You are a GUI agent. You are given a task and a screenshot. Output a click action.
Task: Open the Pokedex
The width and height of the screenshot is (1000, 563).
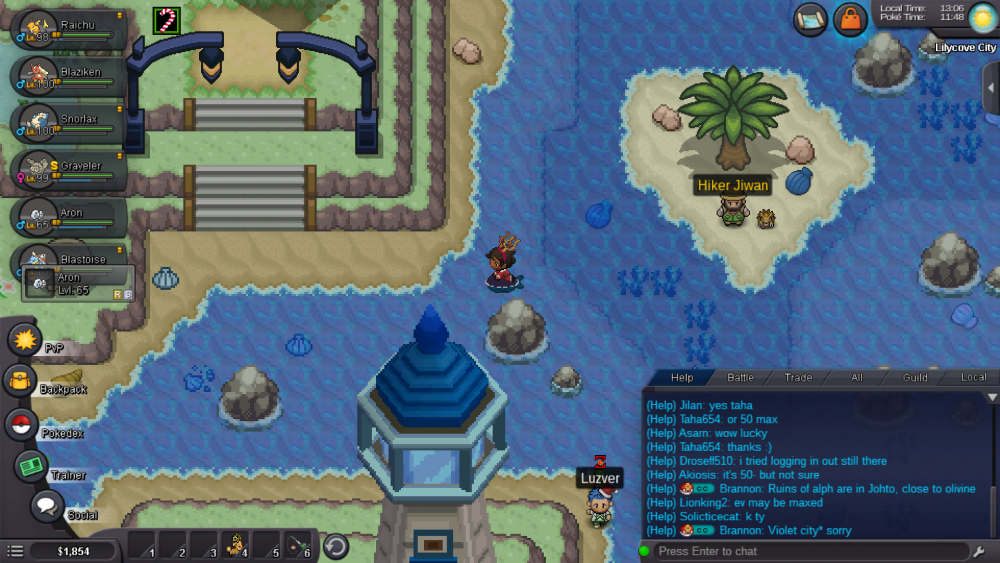(21, 424)
